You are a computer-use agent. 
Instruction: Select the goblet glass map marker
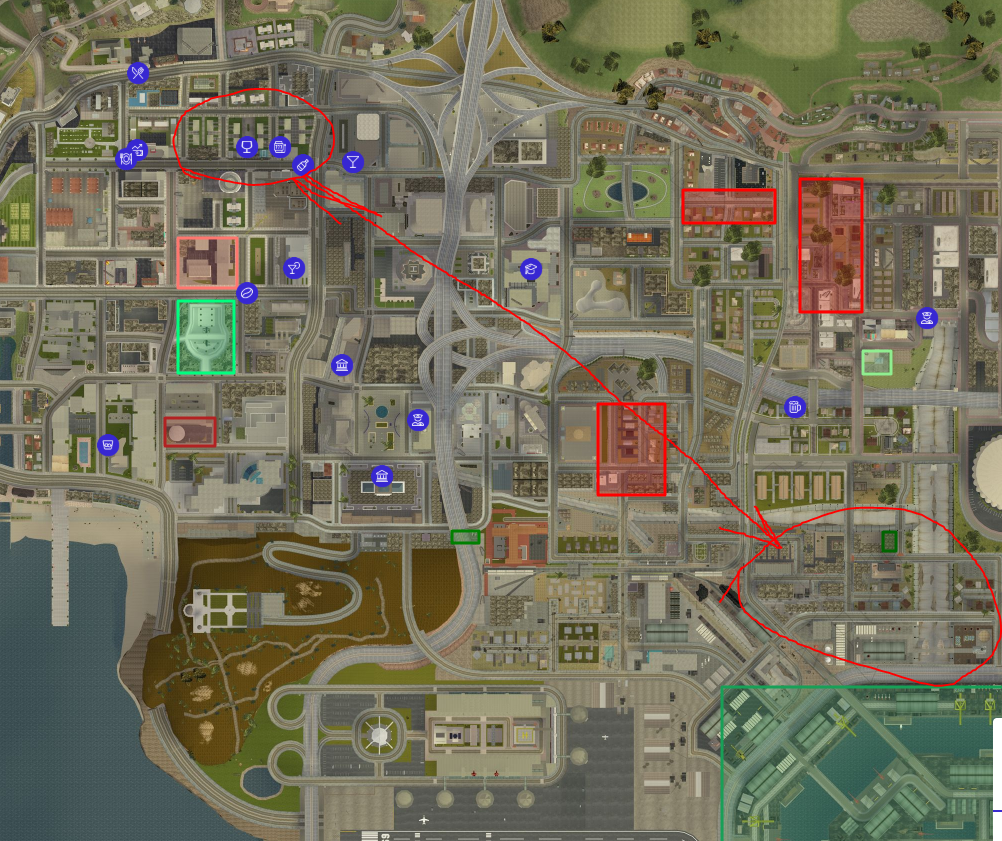(246, 147)
